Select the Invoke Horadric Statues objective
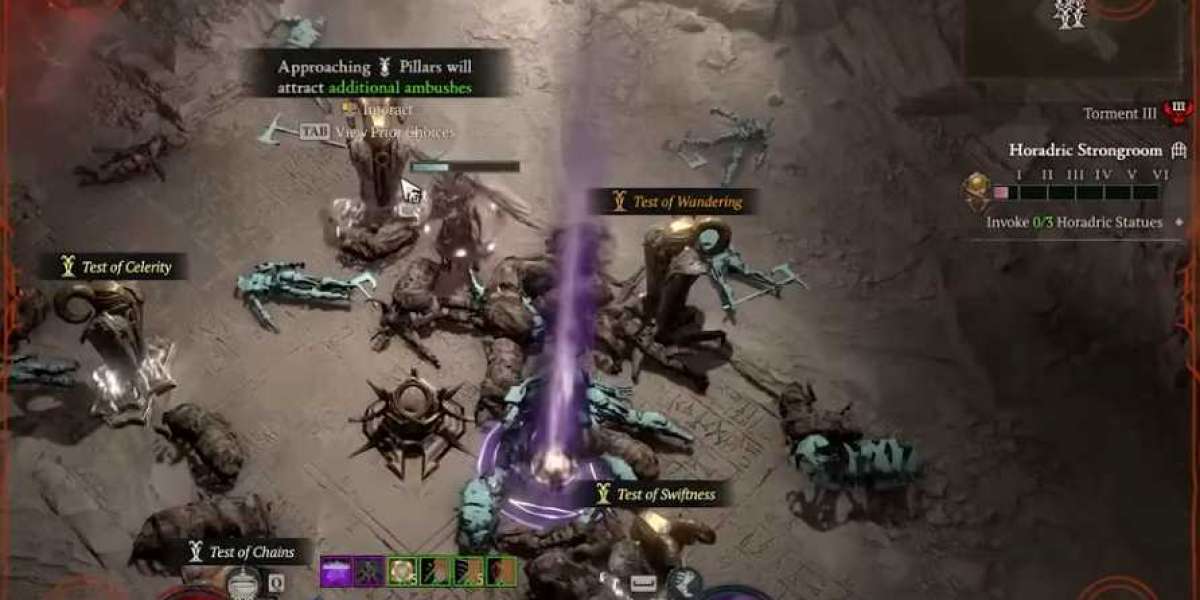The width and height of the screenshot is (1200, 600). [x=1074, y=222]
